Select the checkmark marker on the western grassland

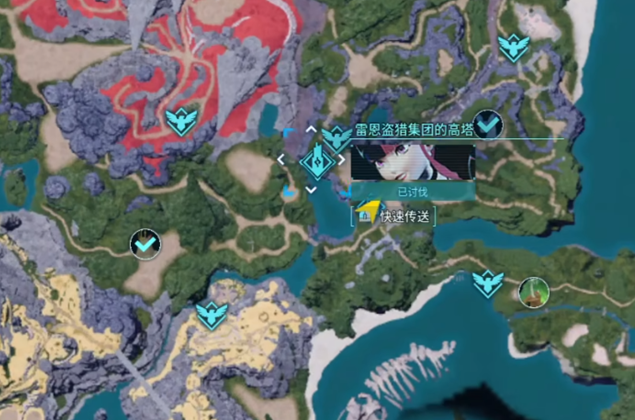(x=145, y=242)
